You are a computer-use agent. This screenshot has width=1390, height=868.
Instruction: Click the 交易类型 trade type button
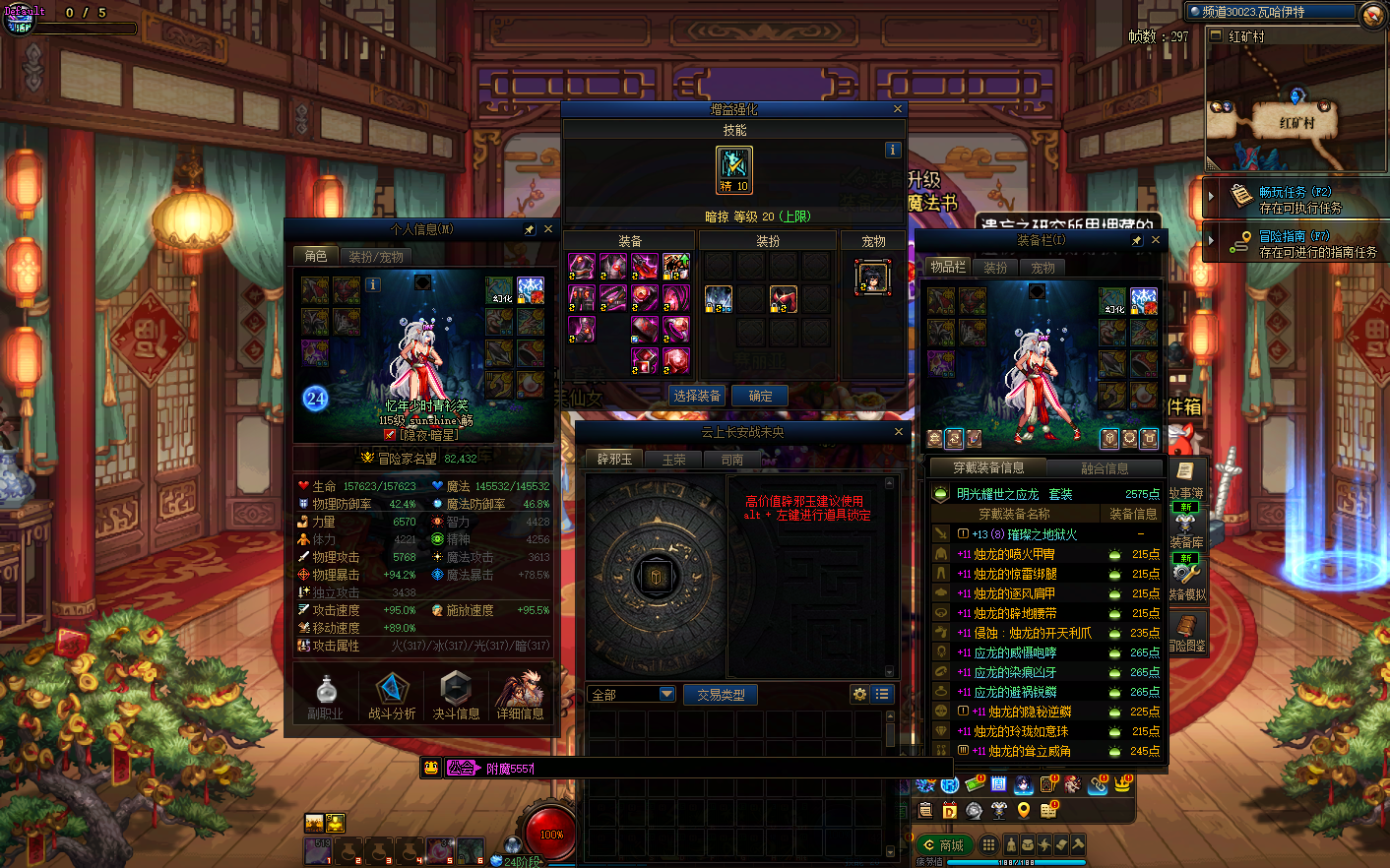click(721, 695)
